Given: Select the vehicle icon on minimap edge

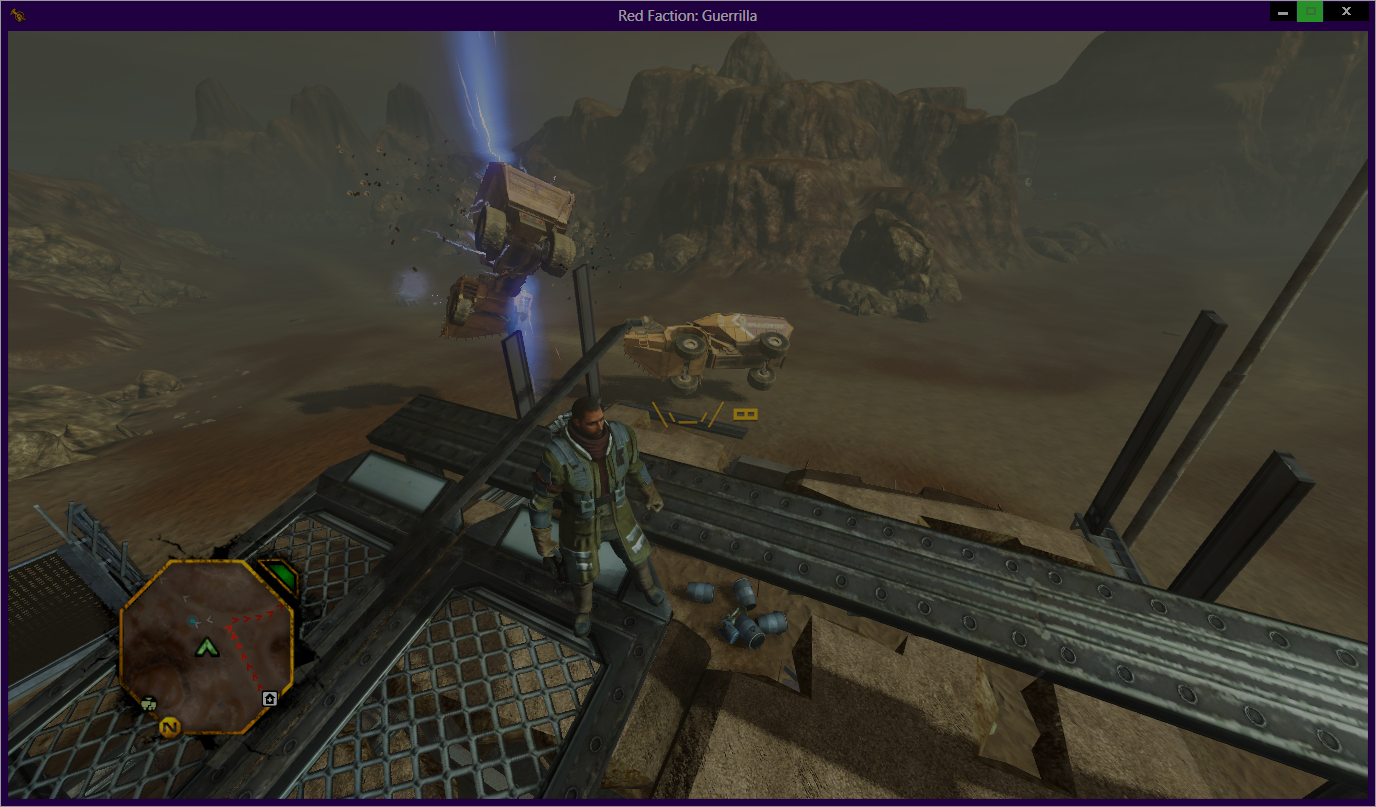Looking at the screenshot, I should pos(149,703).
